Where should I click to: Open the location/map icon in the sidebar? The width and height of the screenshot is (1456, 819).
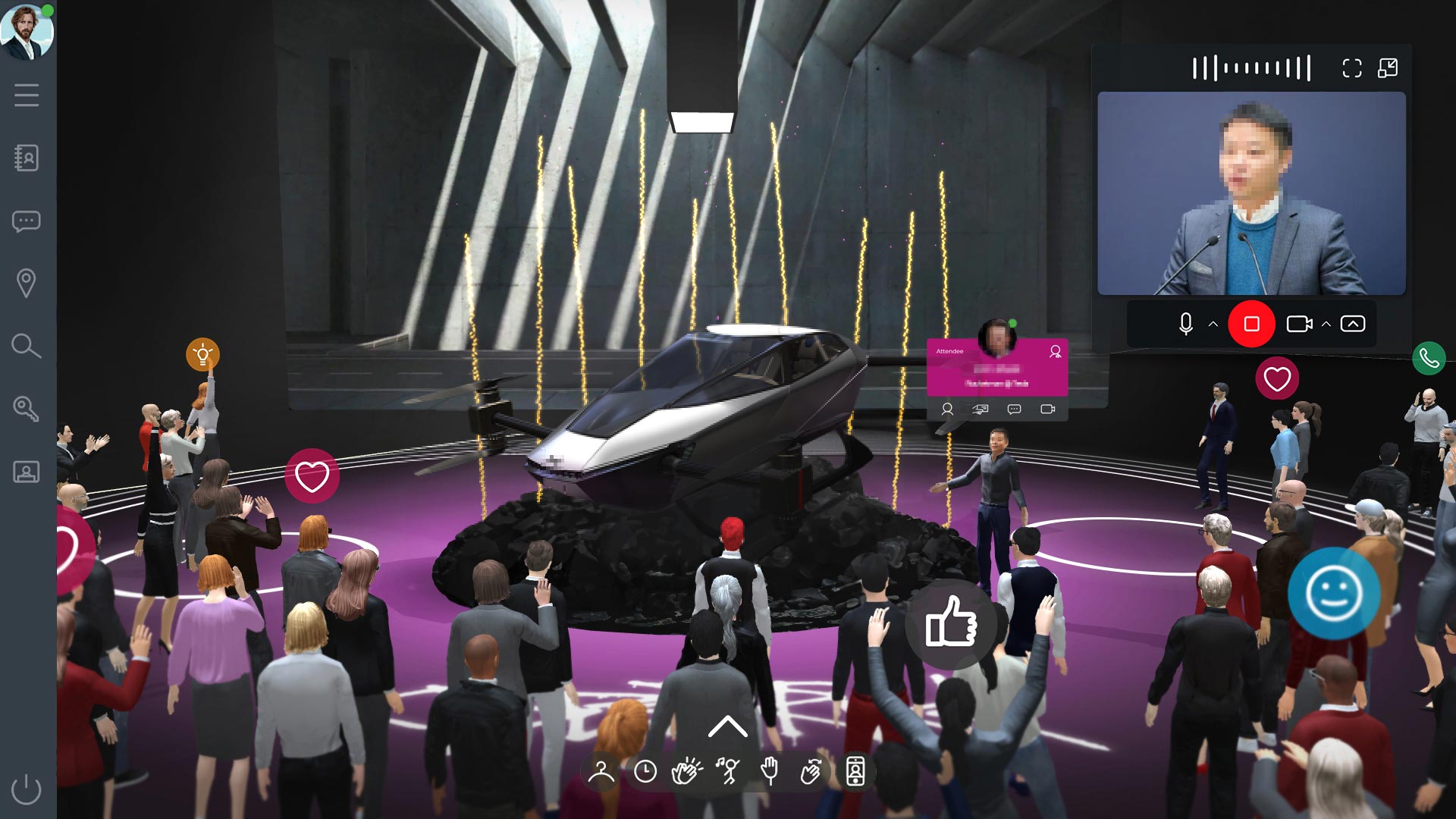(27, 281)
